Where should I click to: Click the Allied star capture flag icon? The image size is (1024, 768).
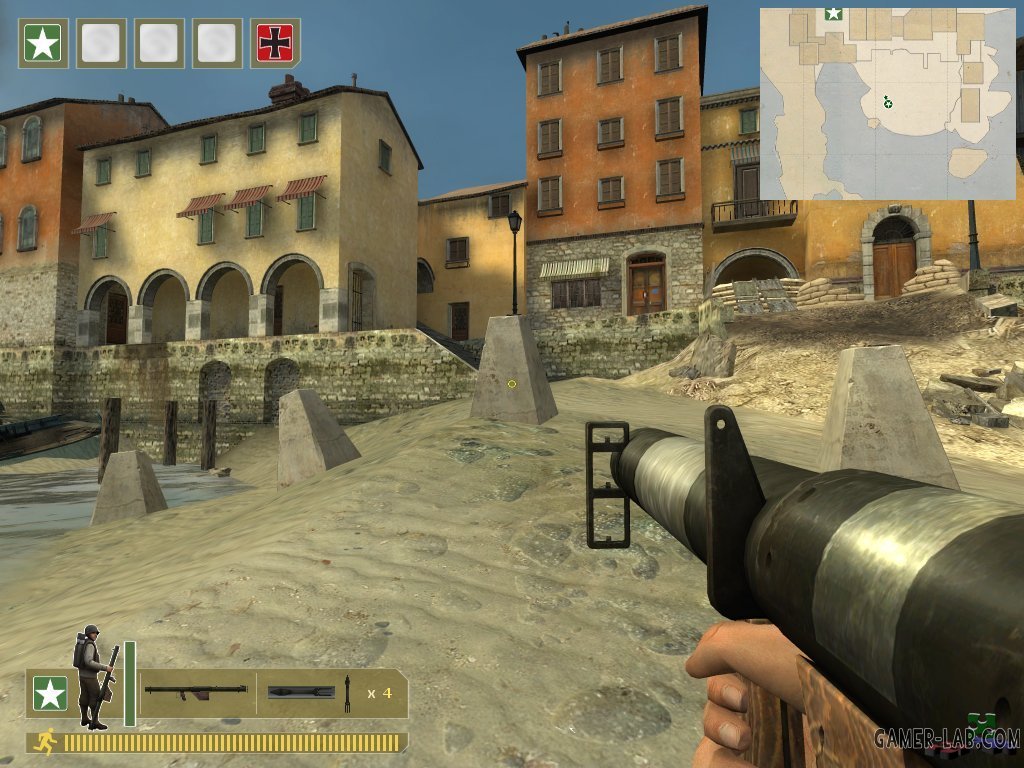43,43
